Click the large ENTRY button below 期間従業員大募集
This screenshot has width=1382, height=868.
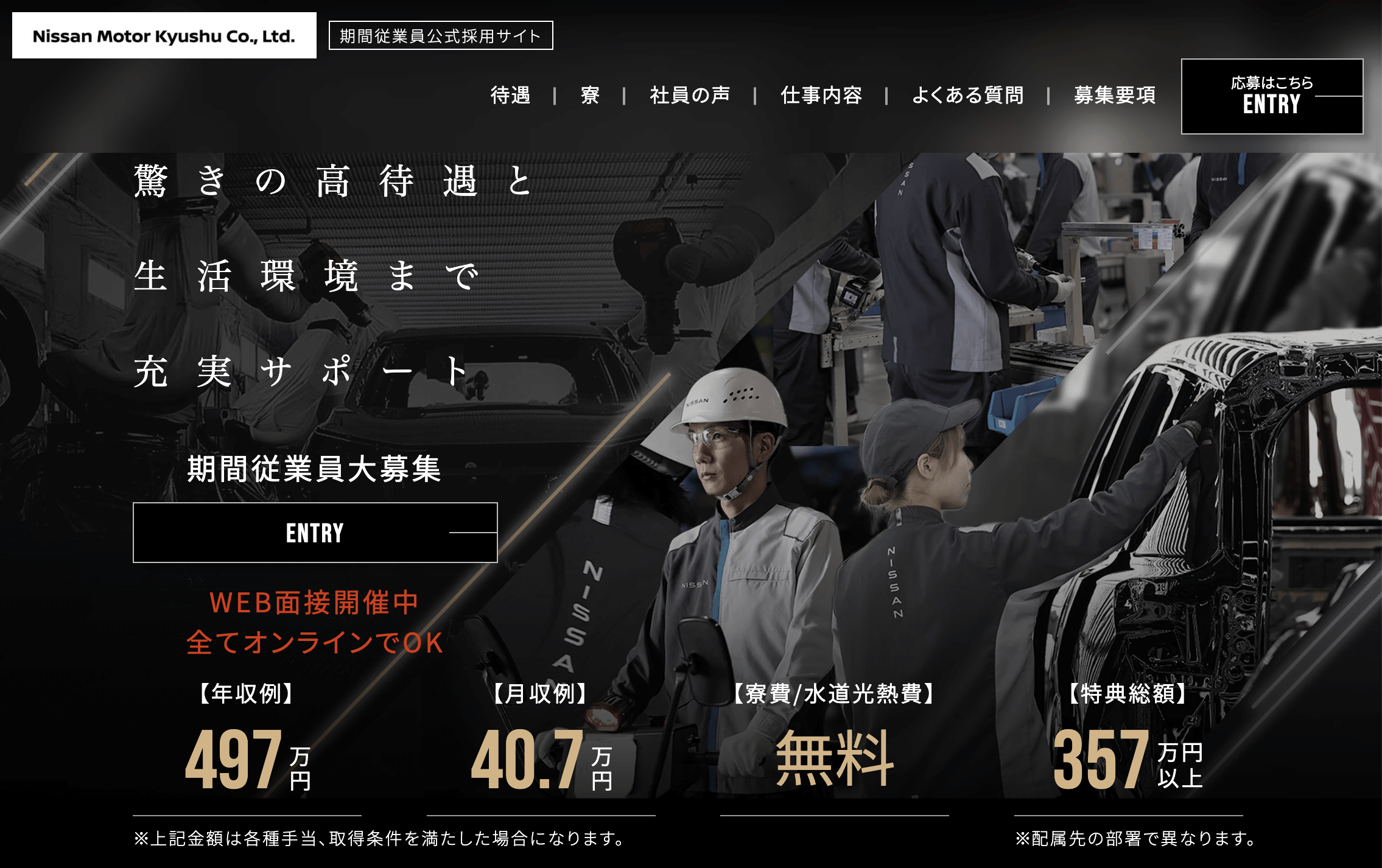click(315, 533)
